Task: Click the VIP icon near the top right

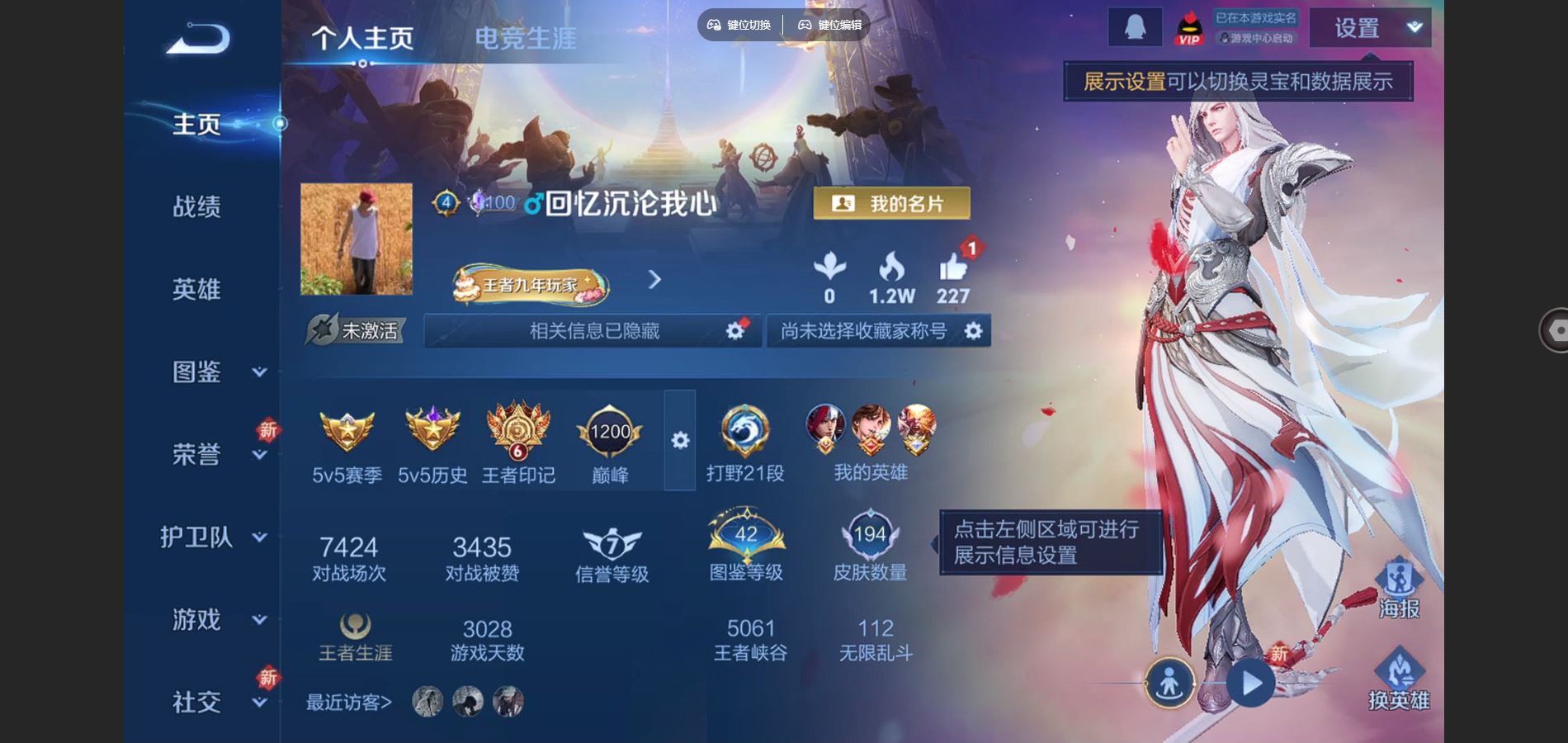Action: coord(1188,27)
